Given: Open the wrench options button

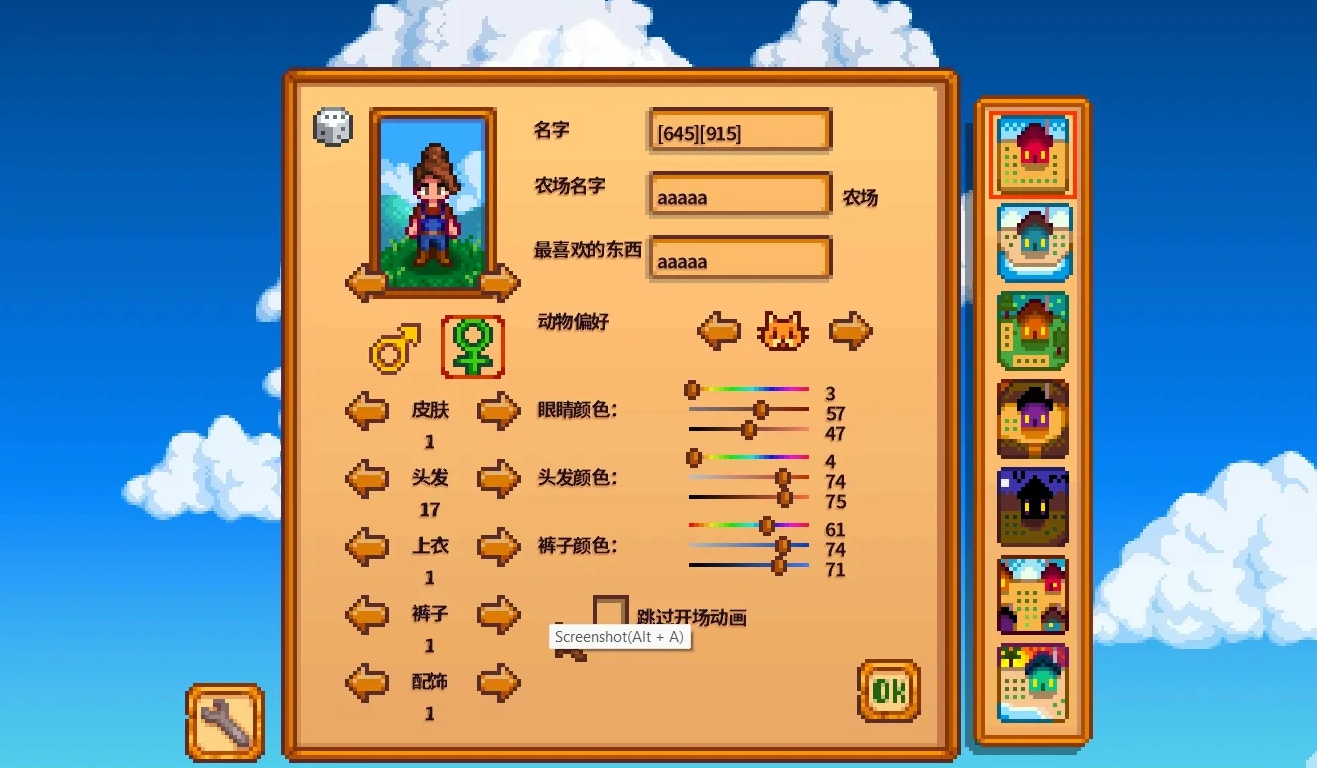Looking at the screenshot, I should pos(225,722).
